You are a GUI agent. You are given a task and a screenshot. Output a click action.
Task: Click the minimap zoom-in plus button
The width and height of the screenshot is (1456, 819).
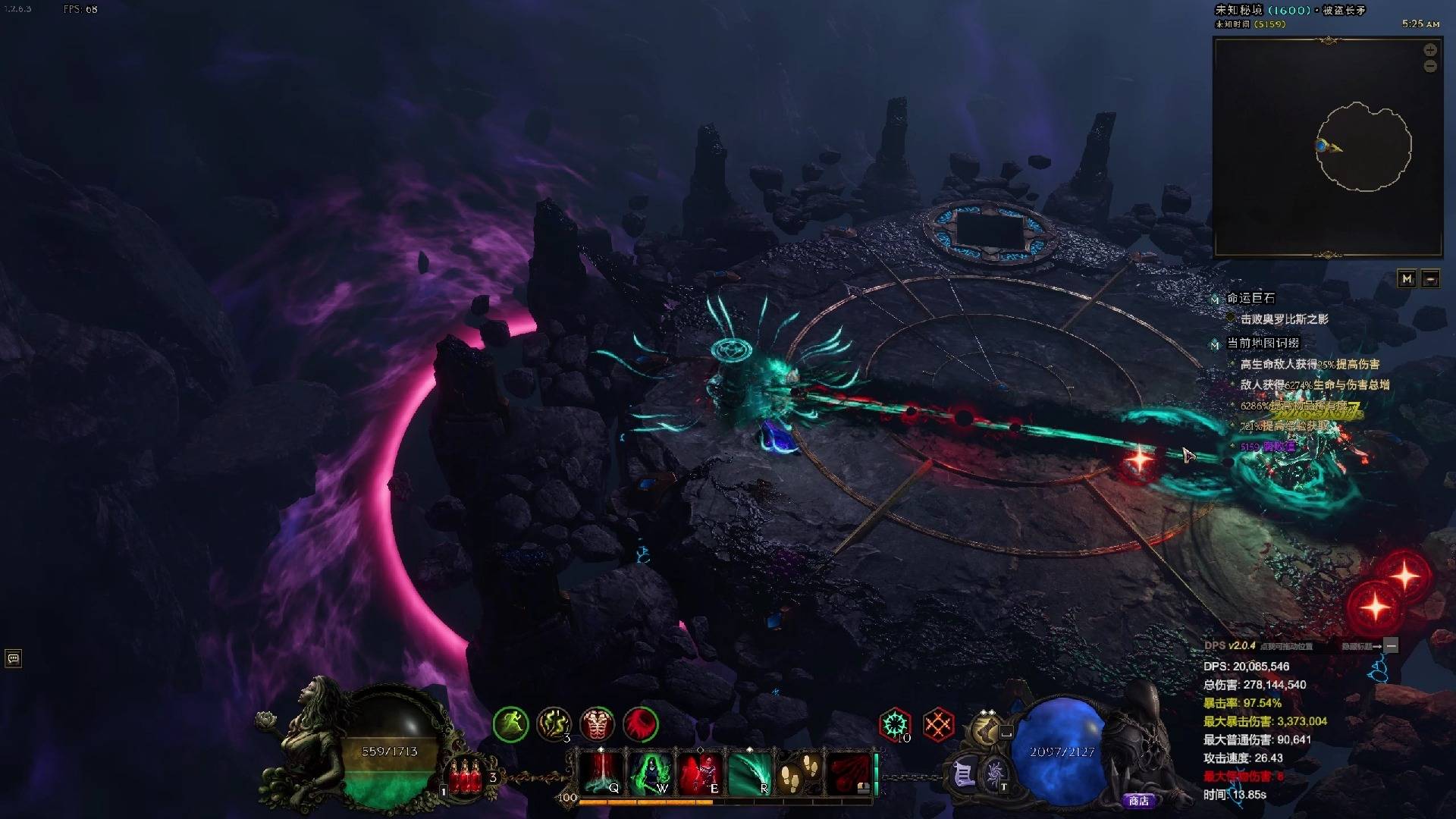coord(1429,50)
